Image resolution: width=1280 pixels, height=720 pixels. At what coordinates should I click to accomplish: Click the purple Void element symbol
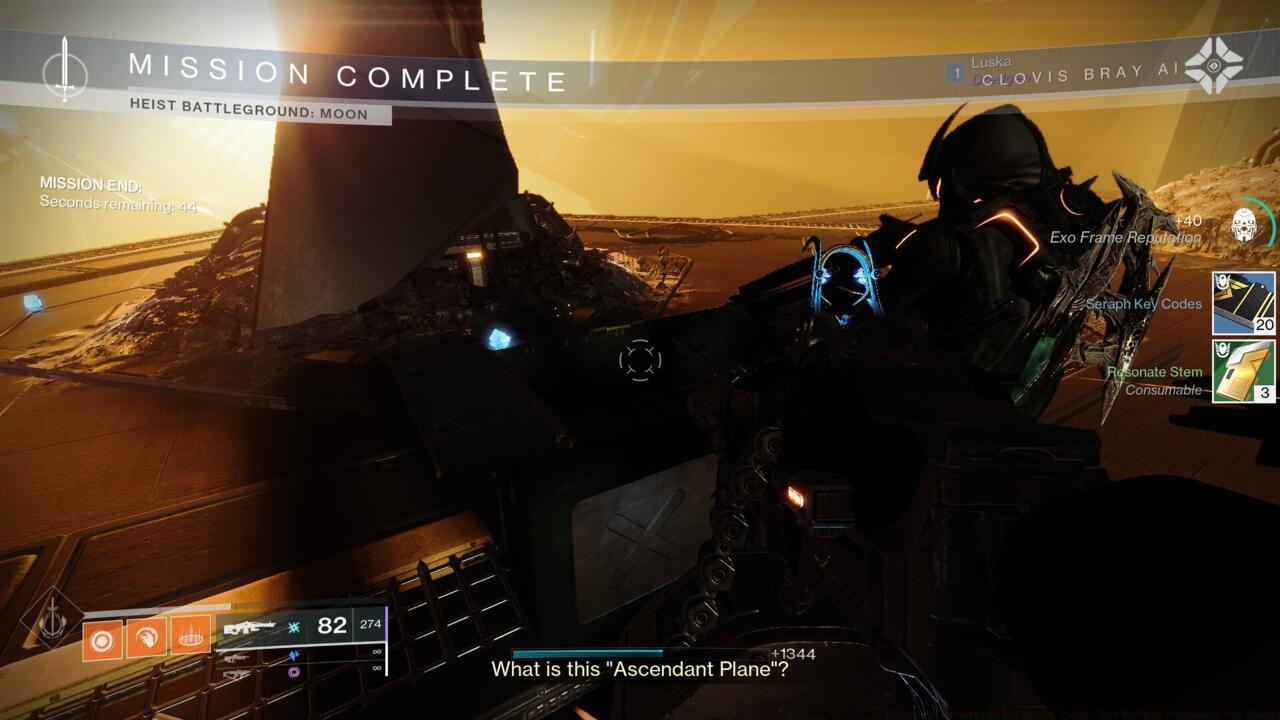tap(293, 672)
